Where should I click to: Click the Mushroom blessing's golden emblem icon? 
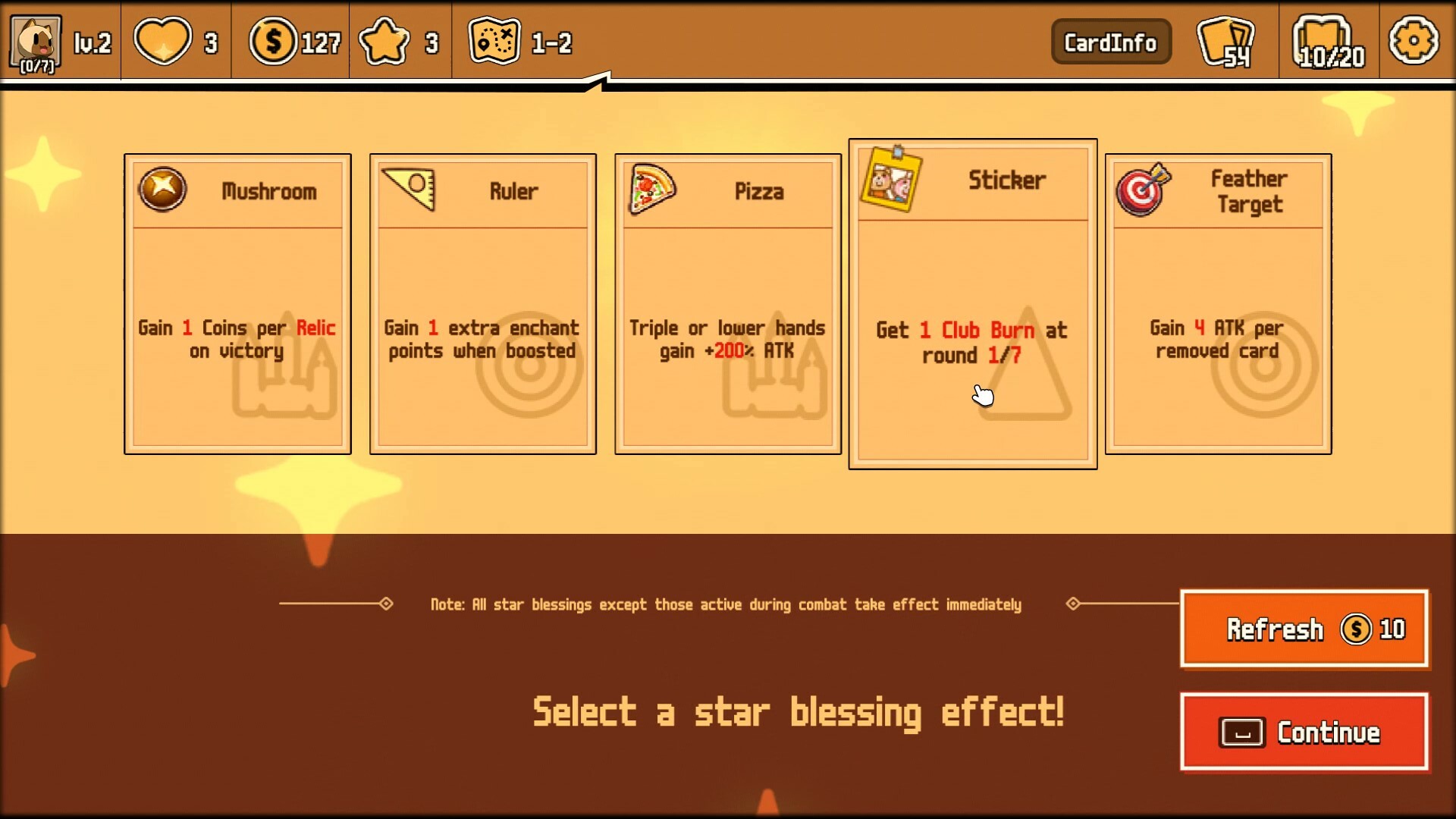coord(162,189)
